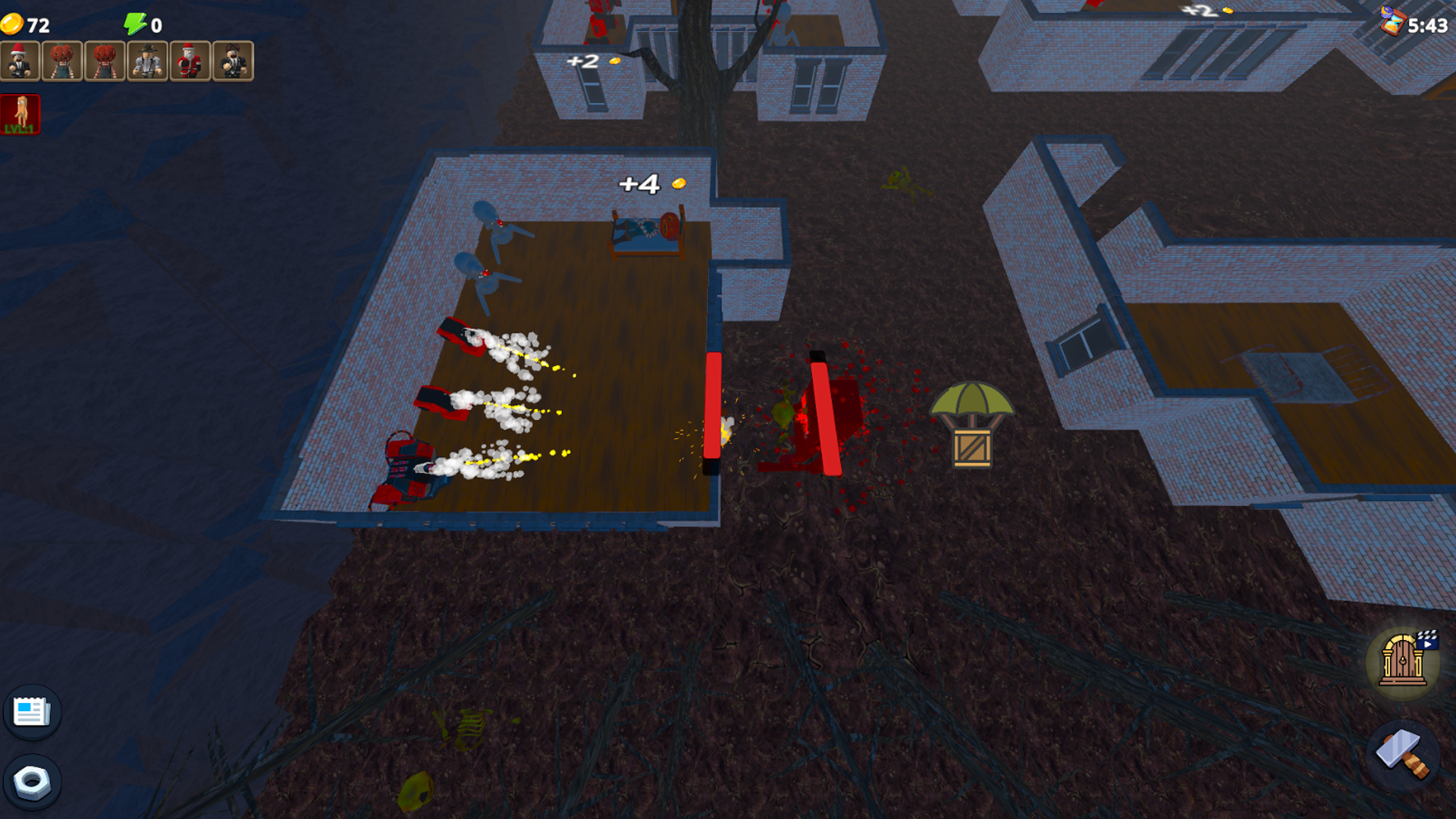Open the news feed panel

(x=32, y=711)
